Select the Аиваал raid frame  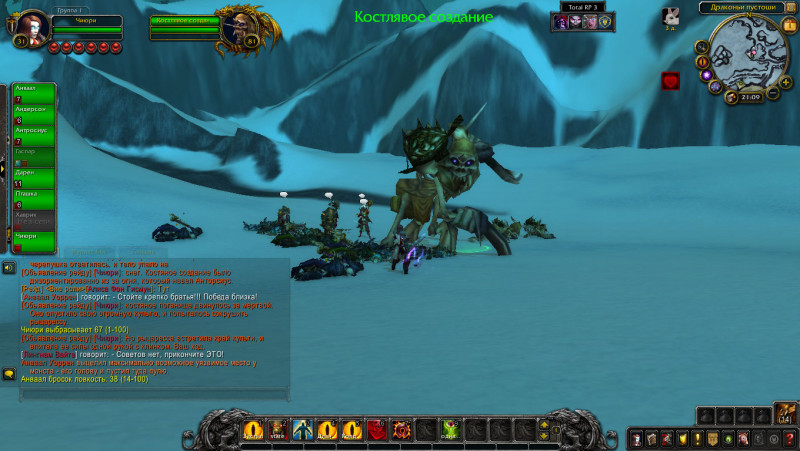pos(34,92)
